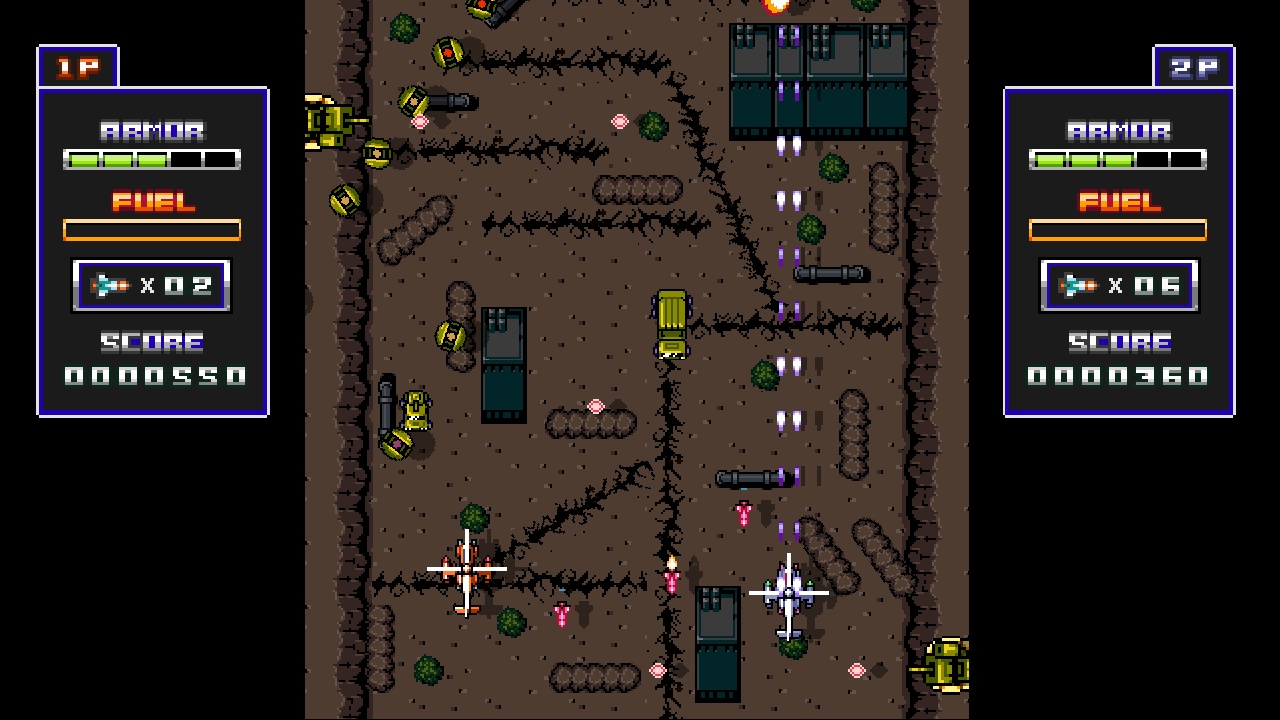
Task: Click Player 2's empty fuel gauge
Action: [1117, 229]
